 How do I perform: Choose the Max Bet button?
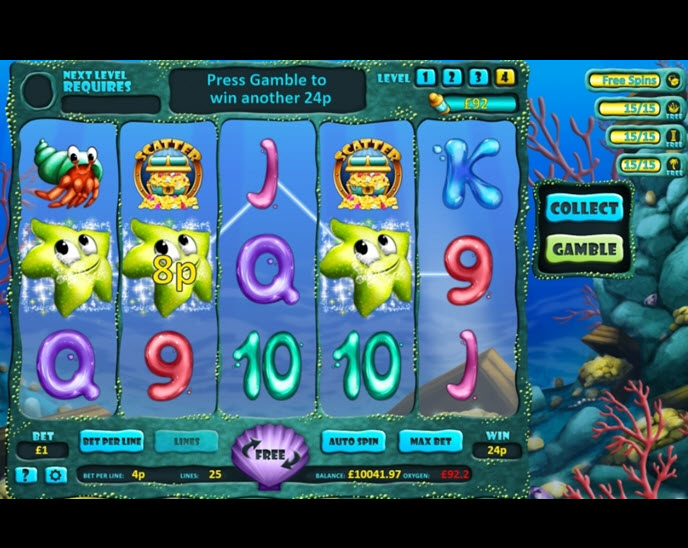[430, 441]
